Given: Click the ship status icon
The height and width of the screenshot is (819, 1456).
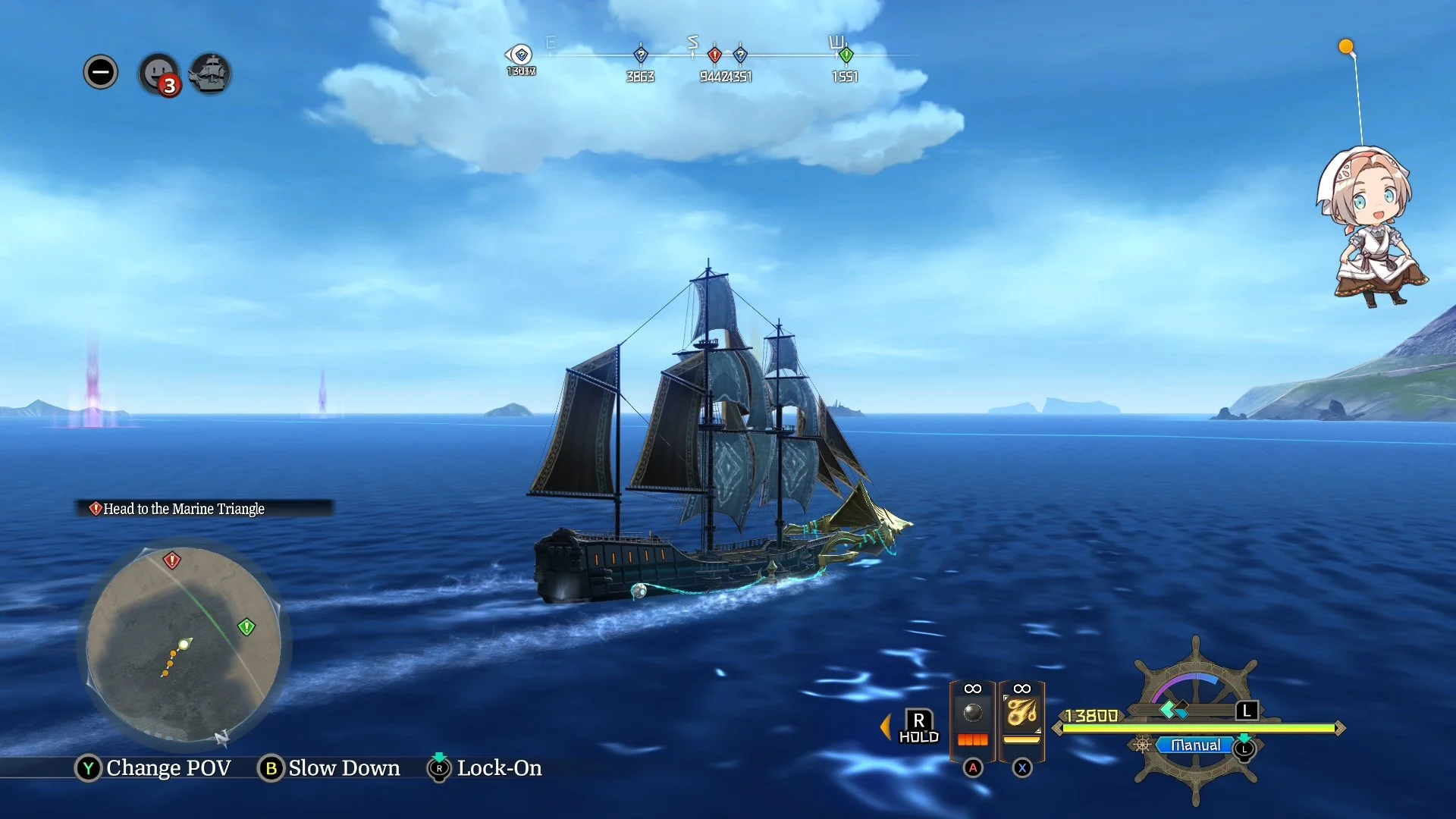Looking at the screenshot, I should click(x=210, y=73).
